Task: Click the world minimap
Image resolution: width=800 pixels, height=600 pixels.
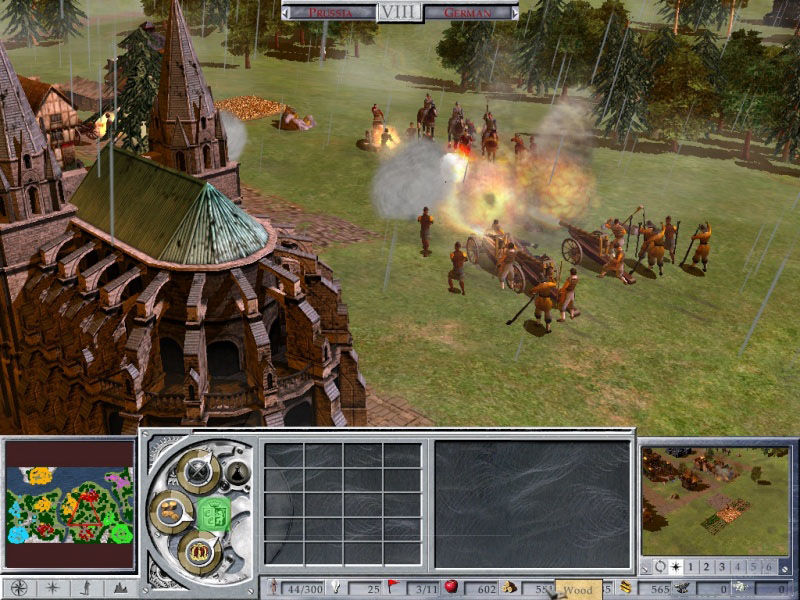Action: 70,506
